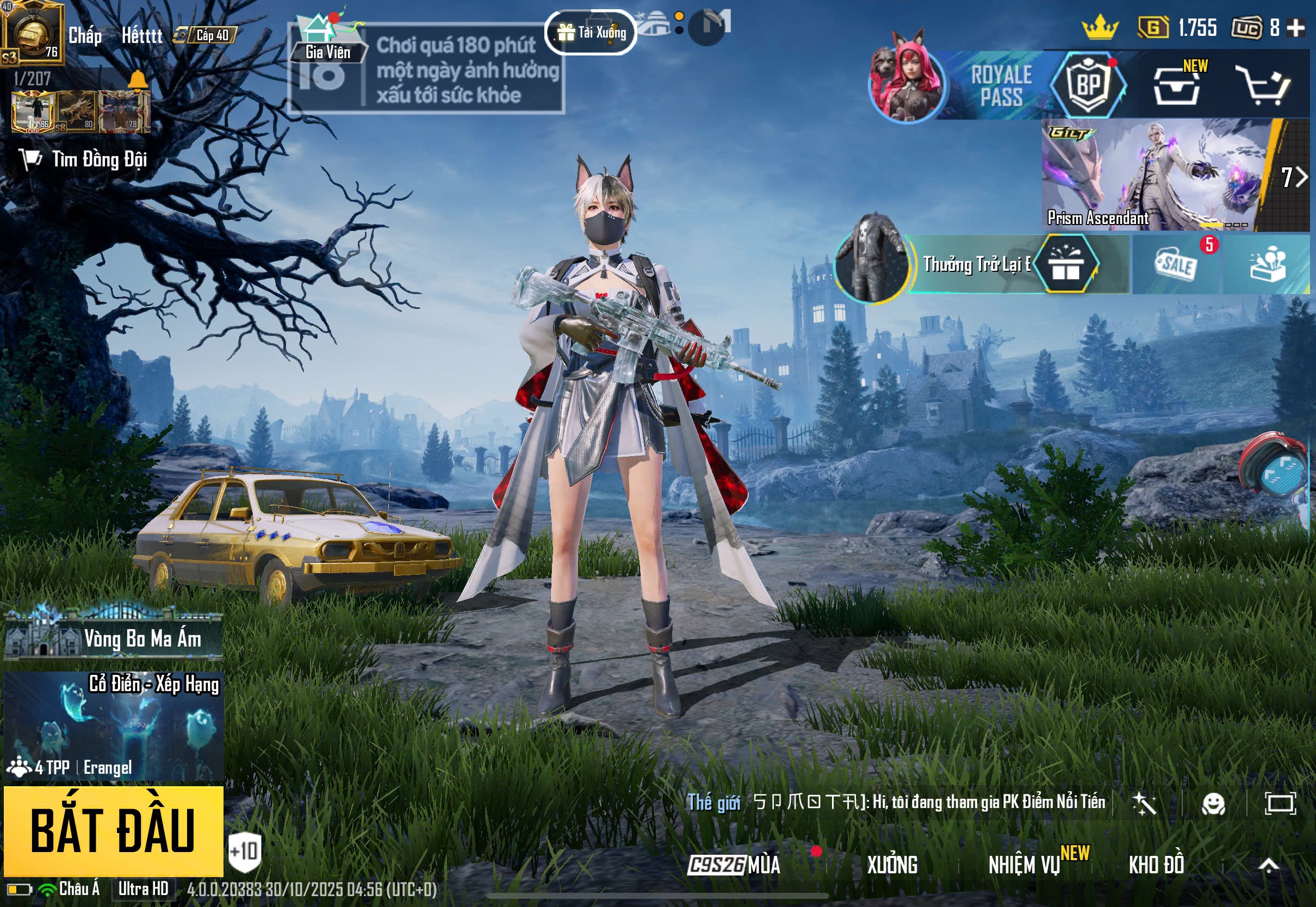Open the Cổ Điển - Xếp Hạng mode selector
1316x907 pixels.
(114, 725)
